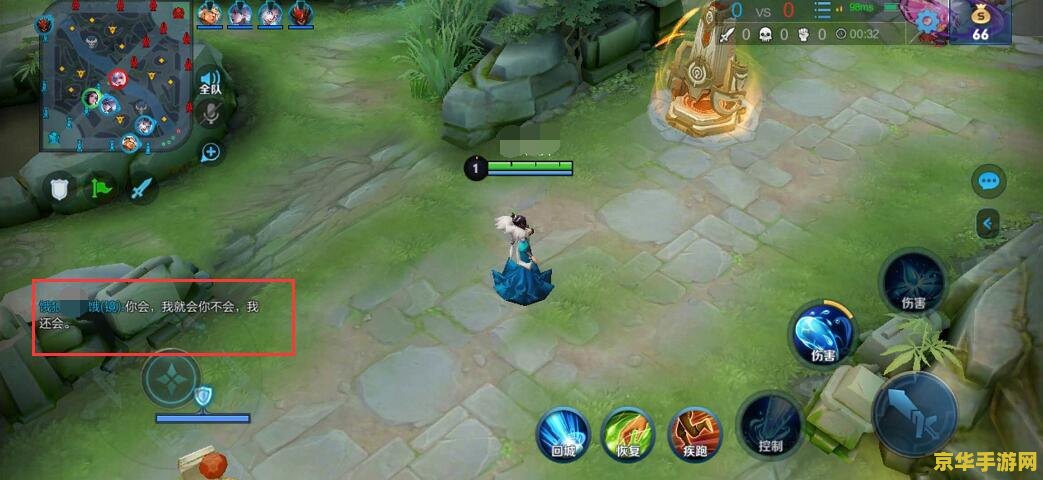The image size is (1043, 480).
Task: Cast 回城 recall spell
Action: (563, 433)
